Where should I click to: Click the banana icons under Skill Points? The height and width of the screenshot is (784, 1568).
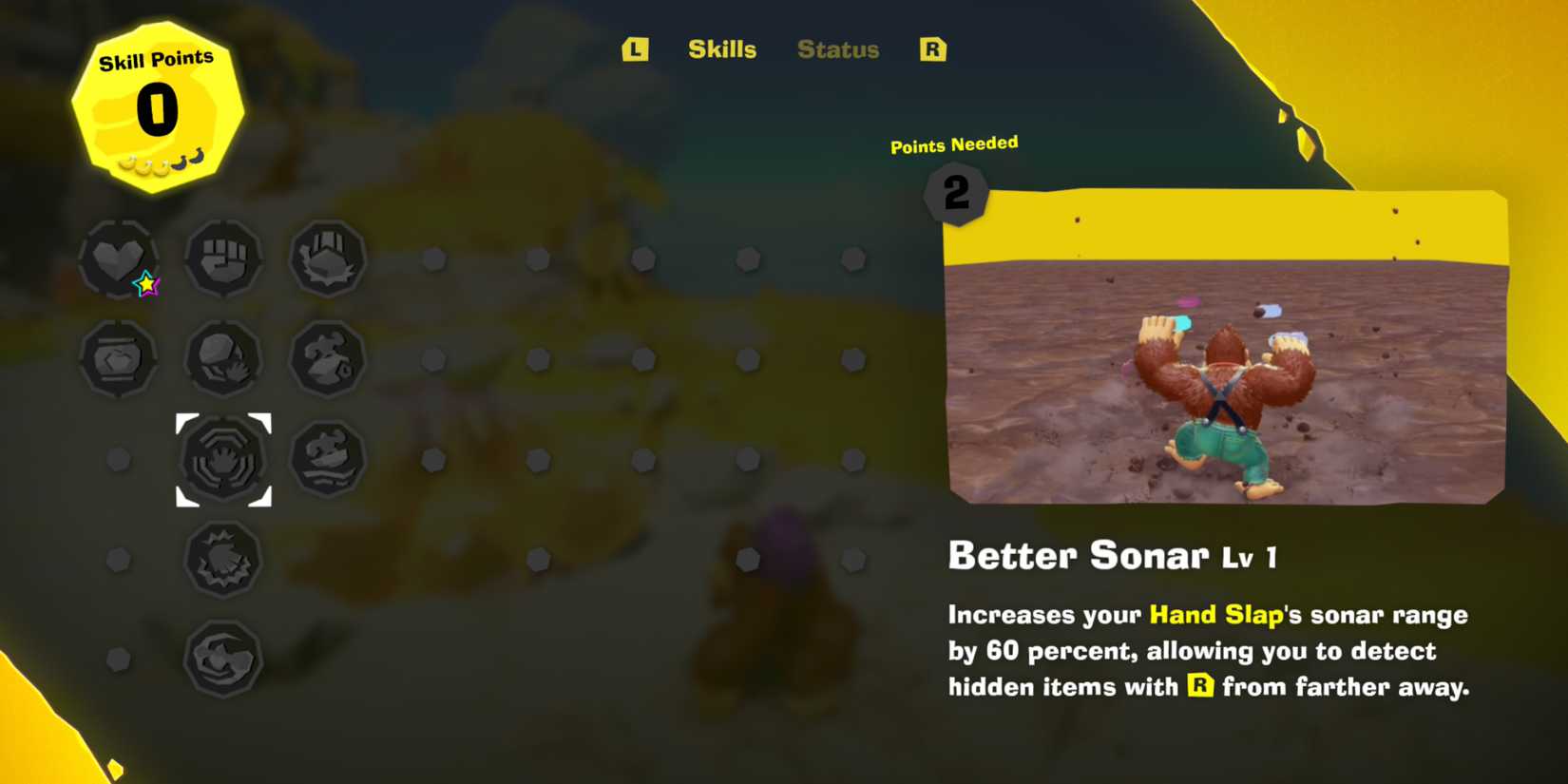(157, 163)
